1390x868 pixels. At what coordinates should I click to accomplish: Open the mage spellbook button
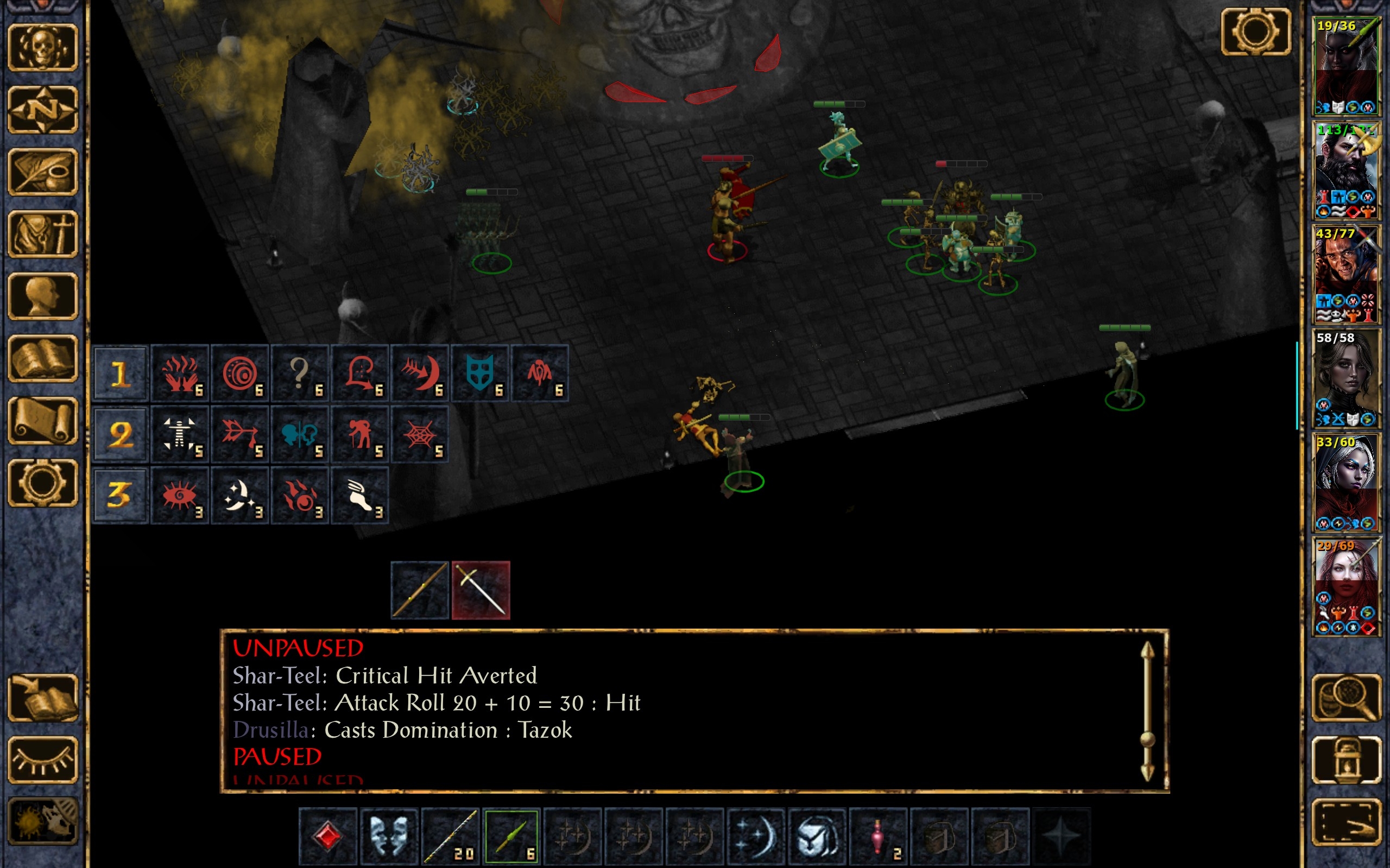click(x=43, y=359)
